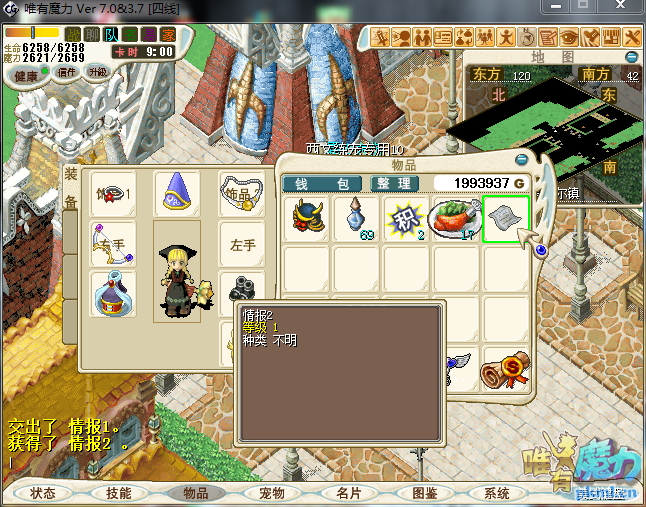The image size is (646, 507).
Task: Select the equipped wizard hat slot
Action: click(176, 193)
